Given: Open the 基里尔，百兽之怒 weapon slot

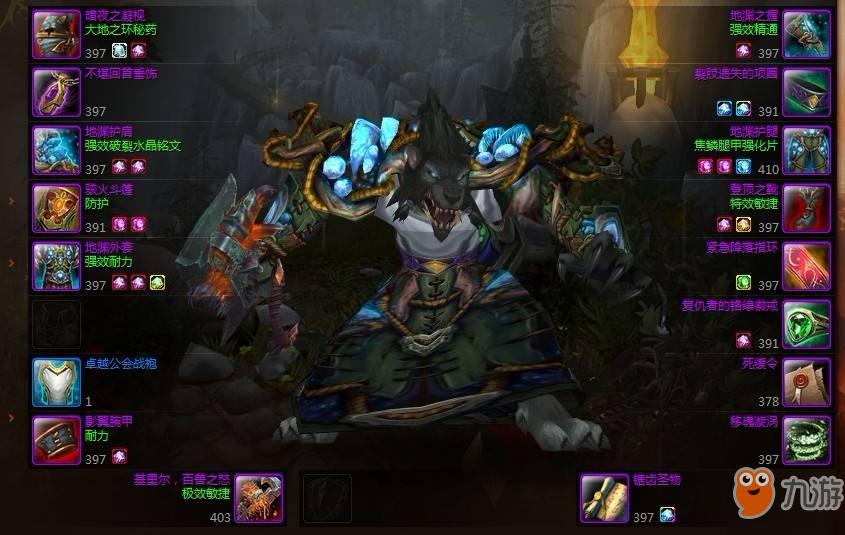Looking at the screenshot, I should (259, 498).
